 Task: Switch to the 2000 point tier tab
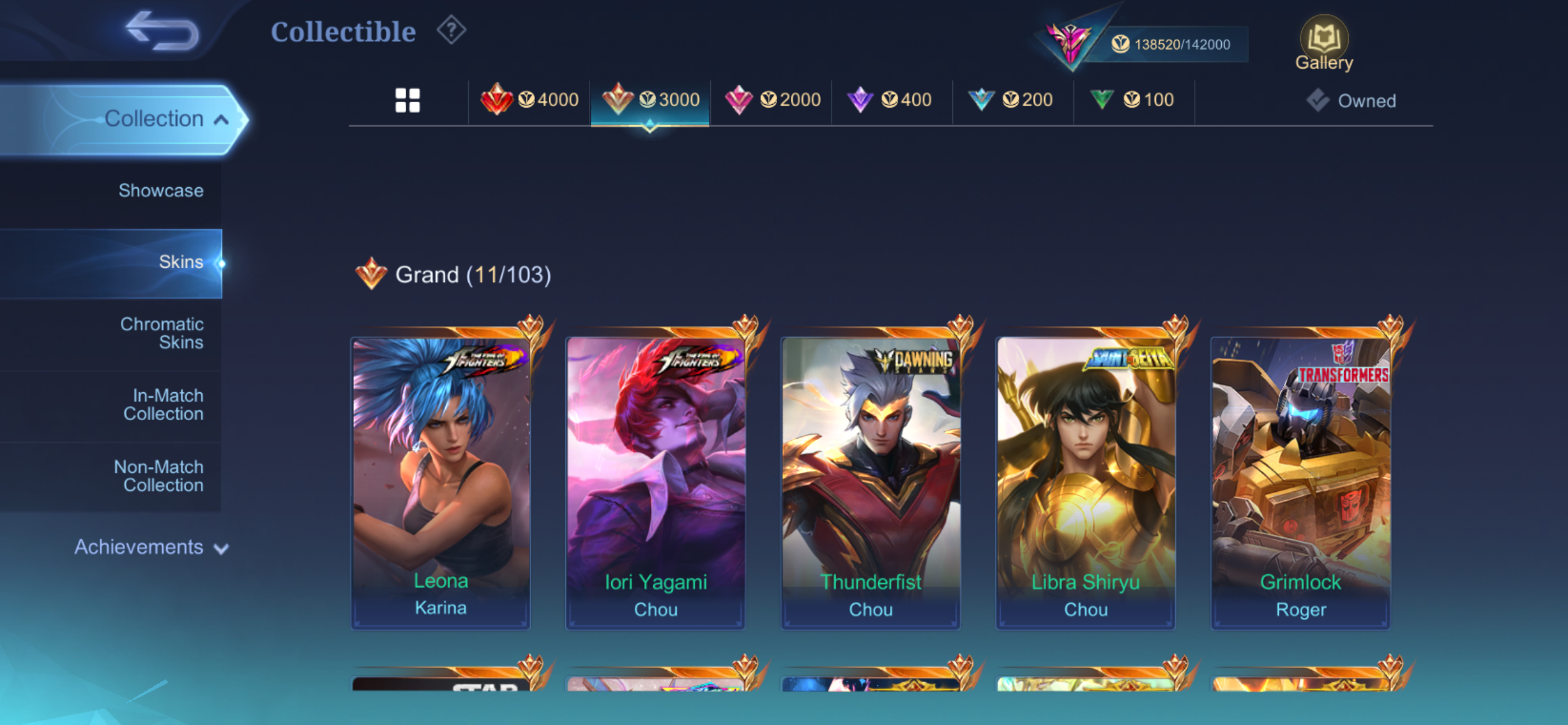click(x=772, y=100)
